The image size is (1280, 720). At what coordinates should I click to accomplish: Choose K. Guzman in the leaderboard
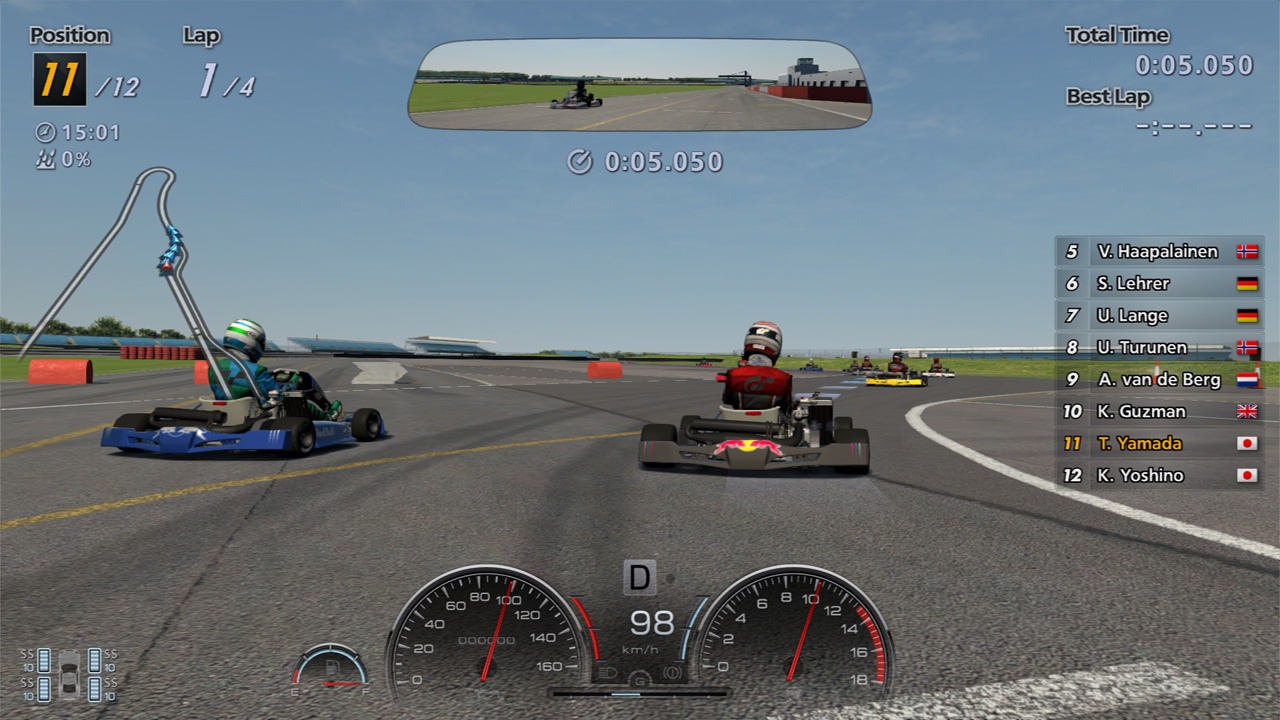coord(1159,412)
